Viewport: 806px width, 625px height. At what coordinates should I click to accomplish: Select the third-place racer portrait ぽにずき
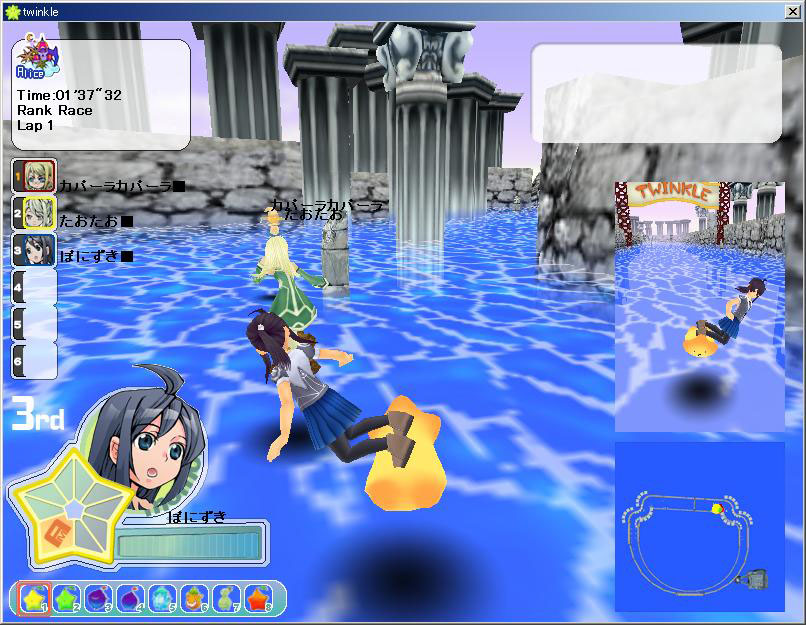(x=33, y=249)
